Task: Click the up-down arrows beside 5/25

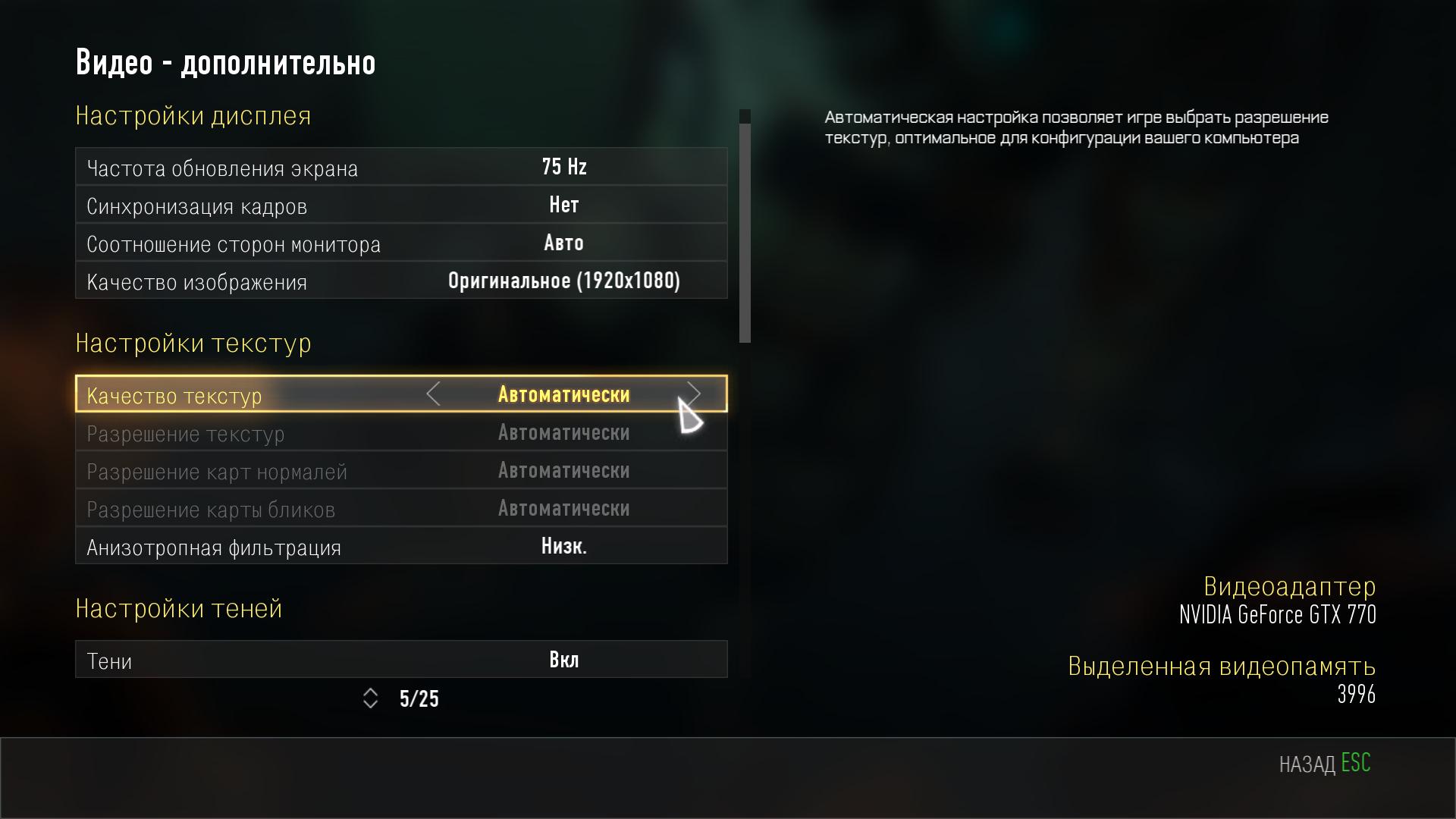Action: point(370,698)
